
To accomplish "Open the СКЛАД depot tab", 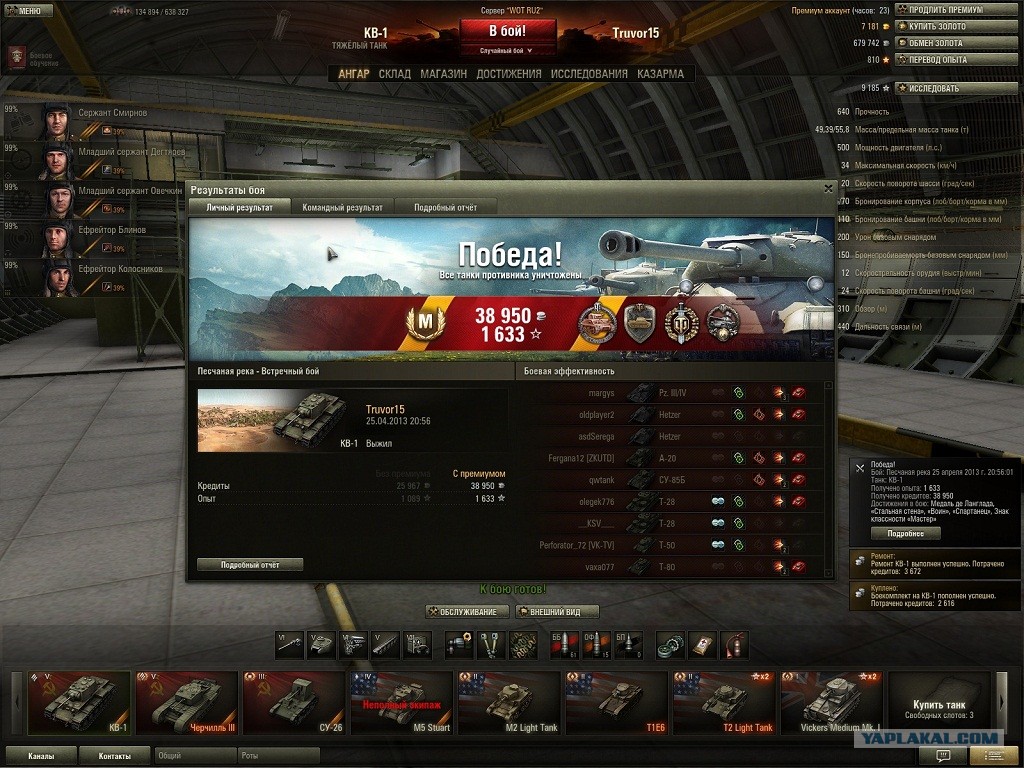I will point(395,74).
